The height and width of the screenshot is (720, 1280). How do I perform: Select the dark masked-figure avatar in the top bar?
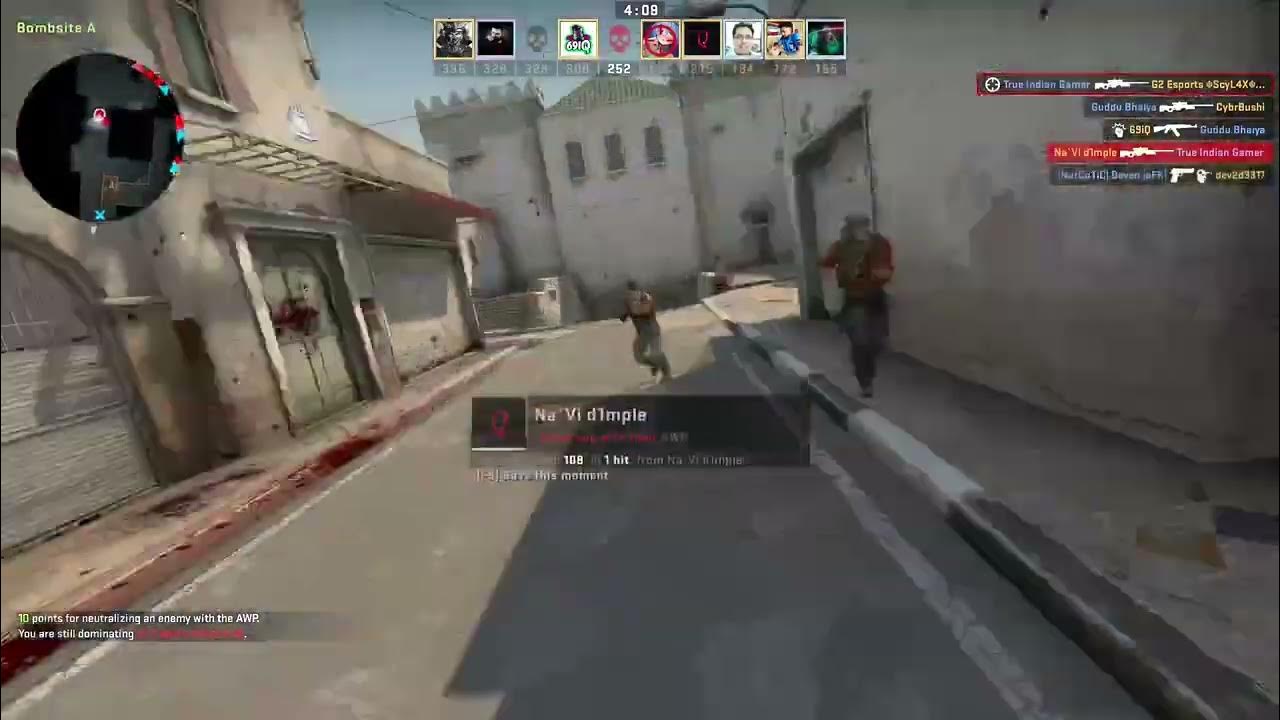tap(454, 39)
